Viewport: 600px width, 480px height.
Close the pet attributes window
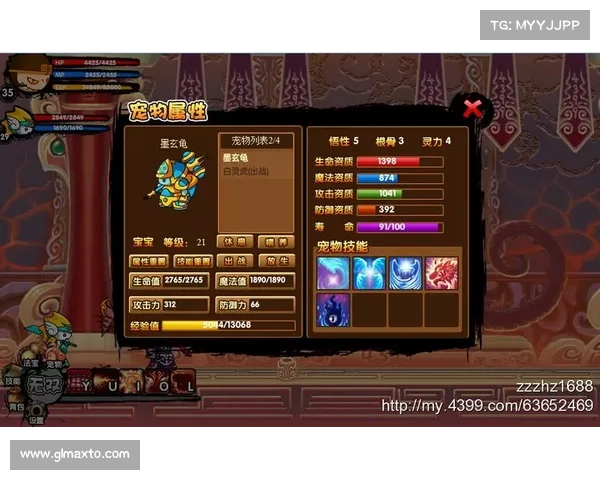(472, 108)
